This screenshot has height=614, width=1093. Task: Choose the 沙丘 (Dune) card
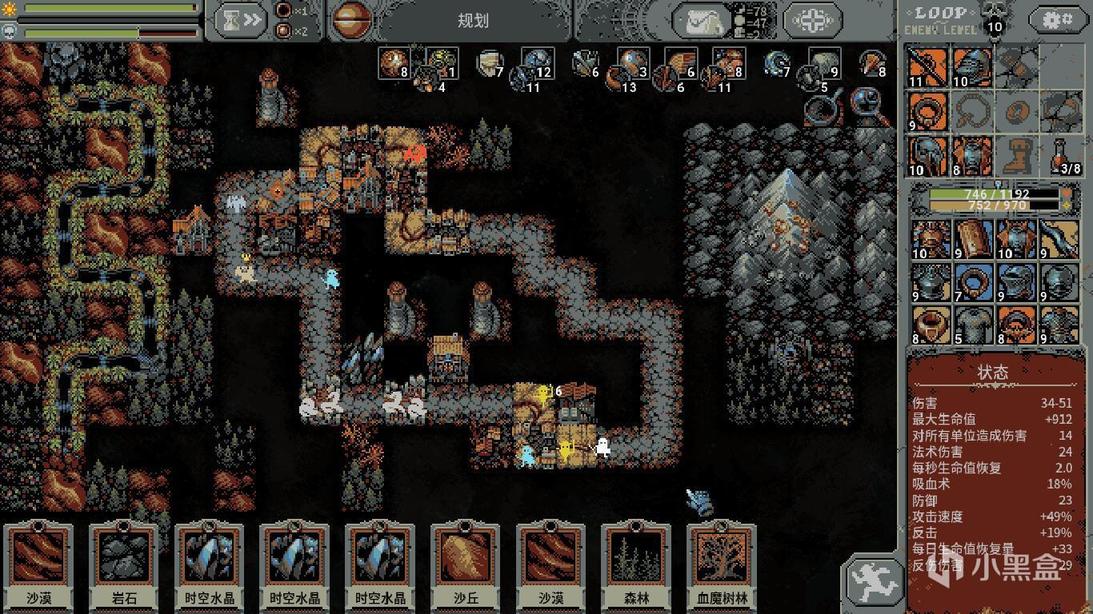coord(466,565)
